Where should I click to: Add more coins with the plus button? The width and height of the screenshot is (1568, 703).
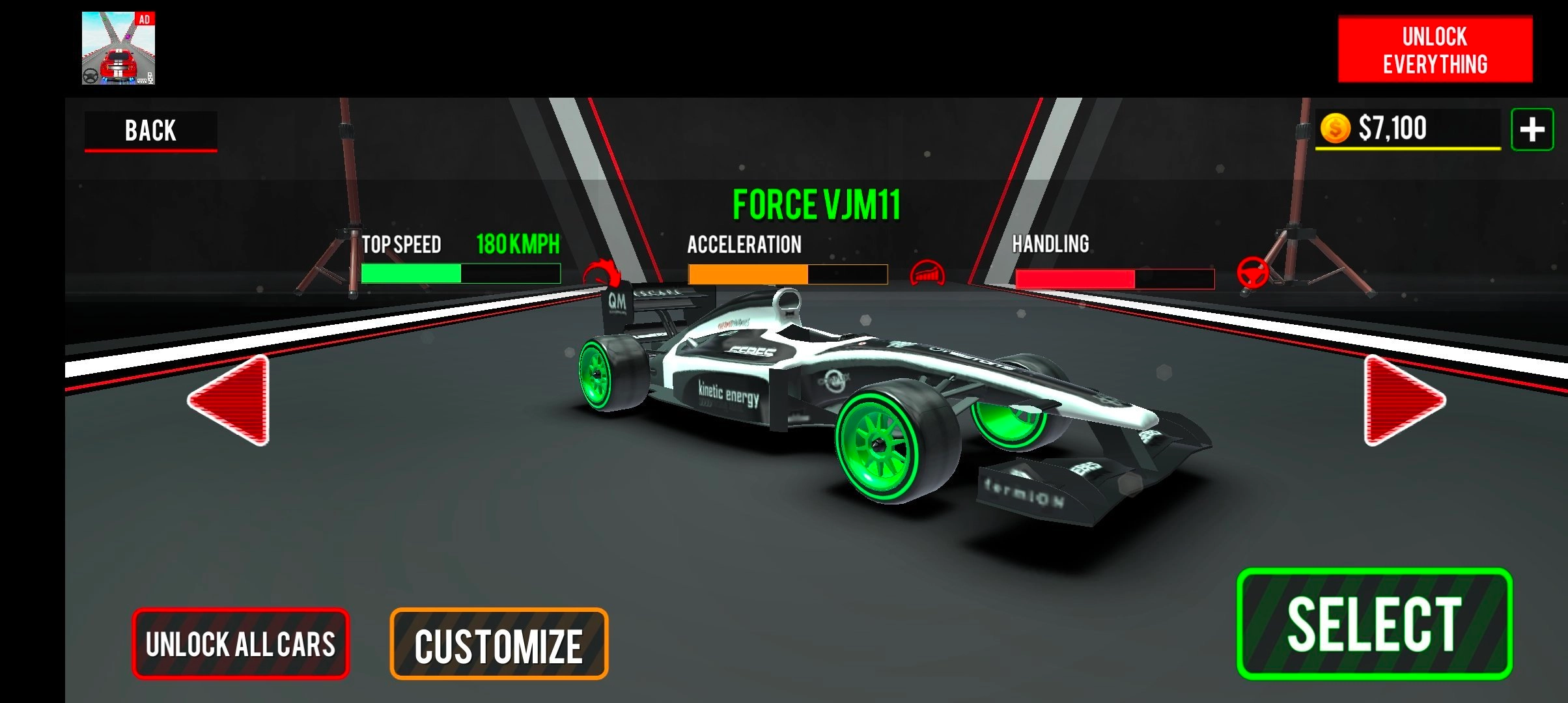[1532, 130]
